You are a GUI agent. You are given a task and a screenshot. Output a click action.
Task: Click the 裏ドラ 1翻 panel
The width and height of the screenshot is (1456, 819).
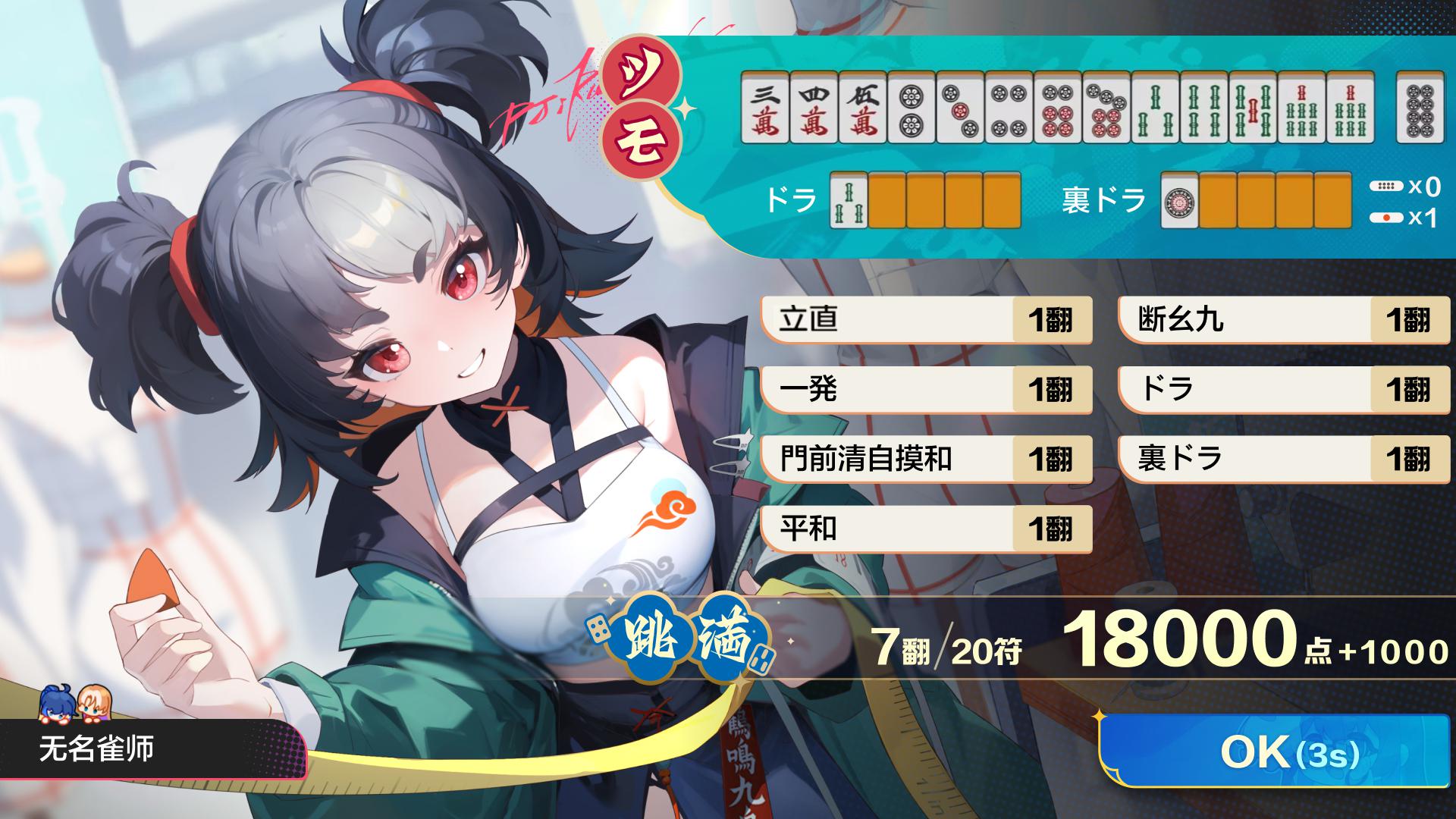click(1282, 459)
